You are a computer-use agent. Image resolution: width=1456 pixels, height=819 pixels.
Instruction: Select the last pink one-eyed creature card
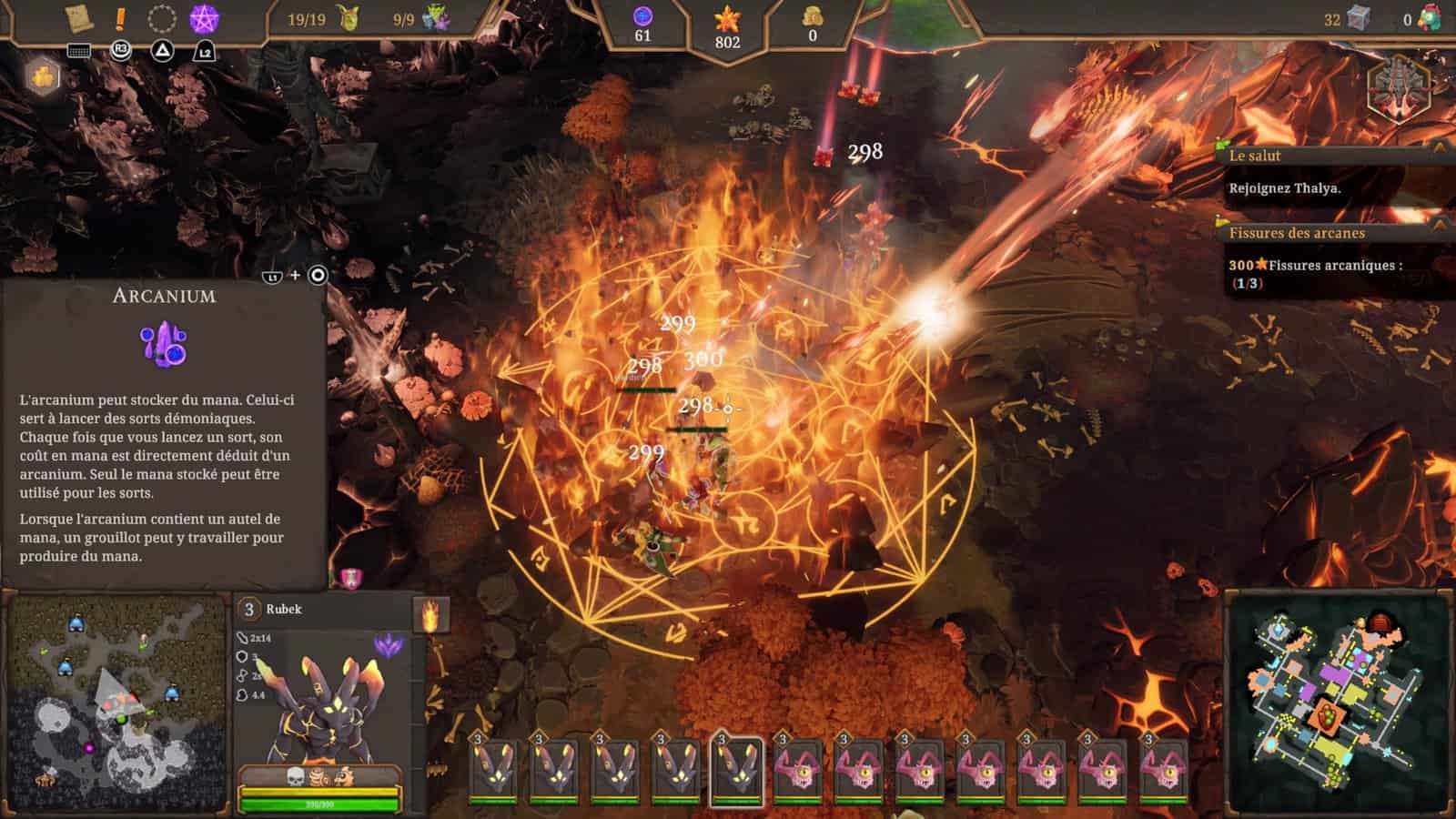click(x=1163, y=770)
